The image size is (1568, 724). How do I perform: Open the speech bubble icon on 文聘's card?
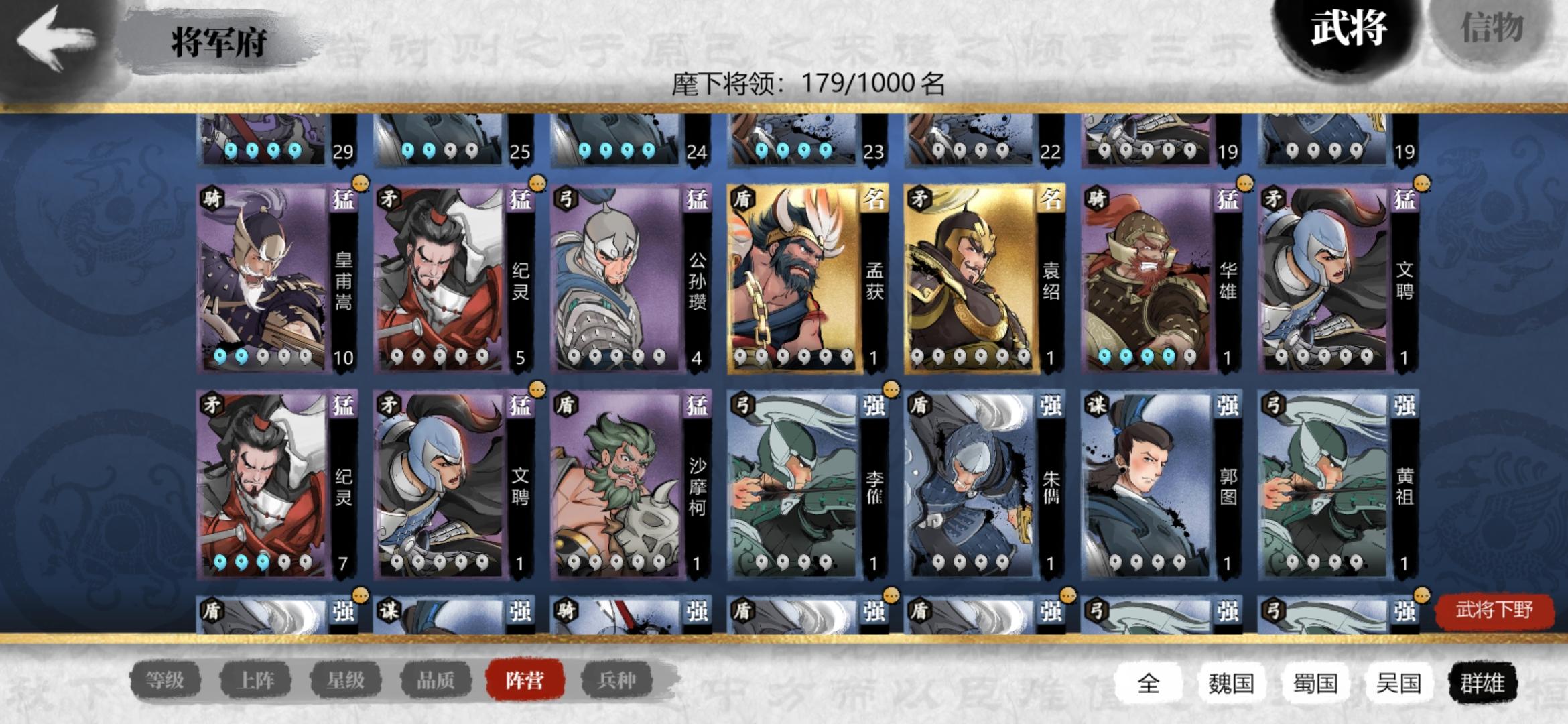[1422, 182]
